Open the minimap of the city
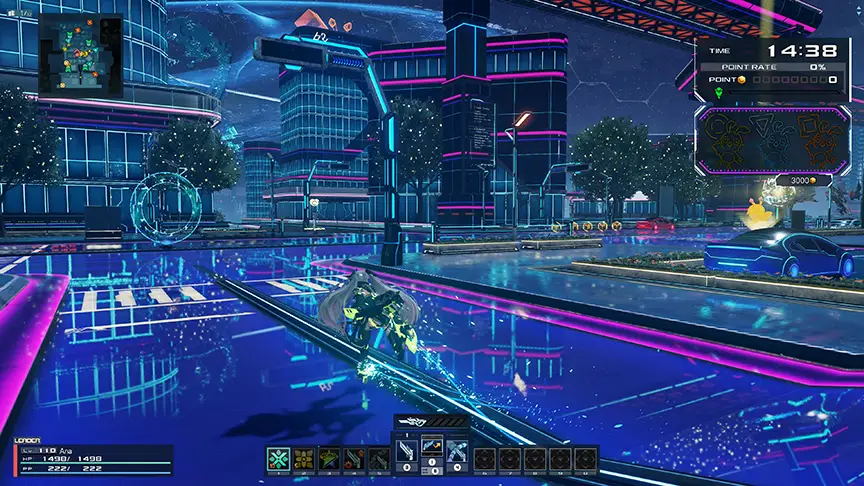The height and width of the screenshot is (486, 864). tap(81, 55)
